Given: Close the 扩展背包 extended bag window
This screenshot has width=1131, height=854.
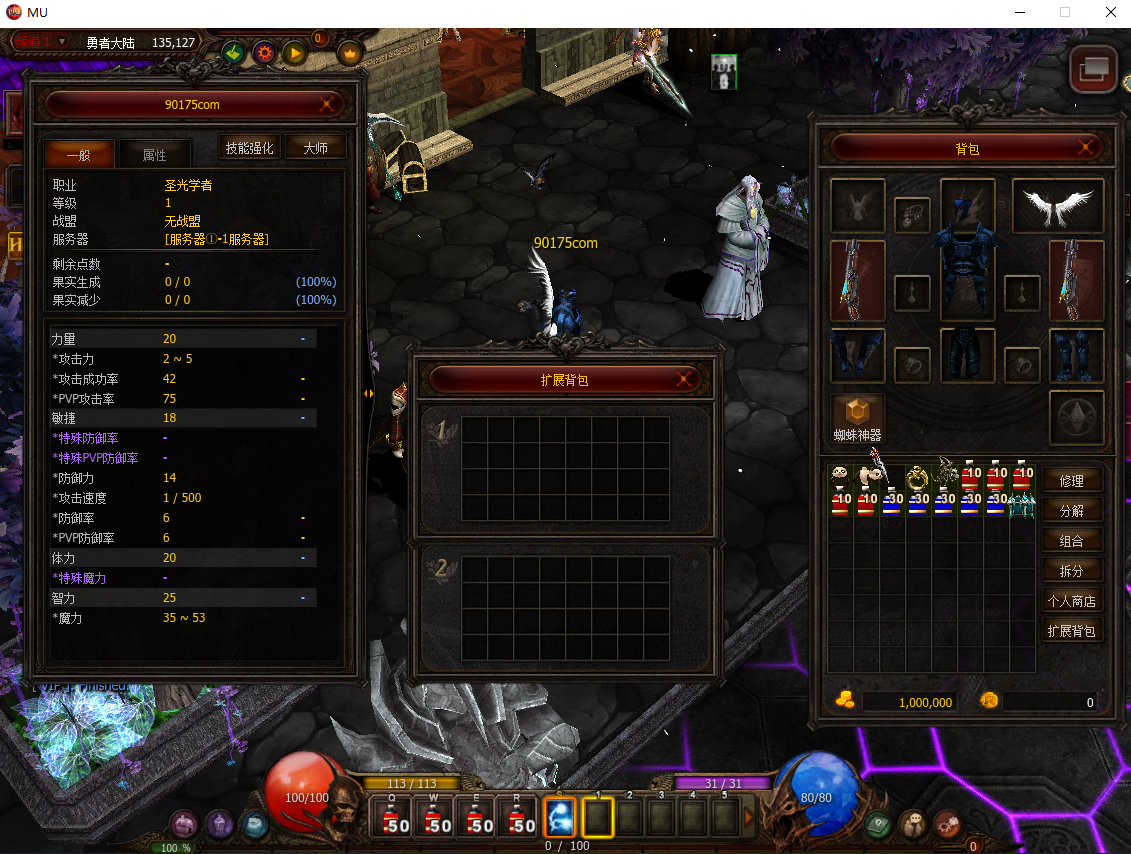Looking at the screenshot, I should tap(685, 380).
